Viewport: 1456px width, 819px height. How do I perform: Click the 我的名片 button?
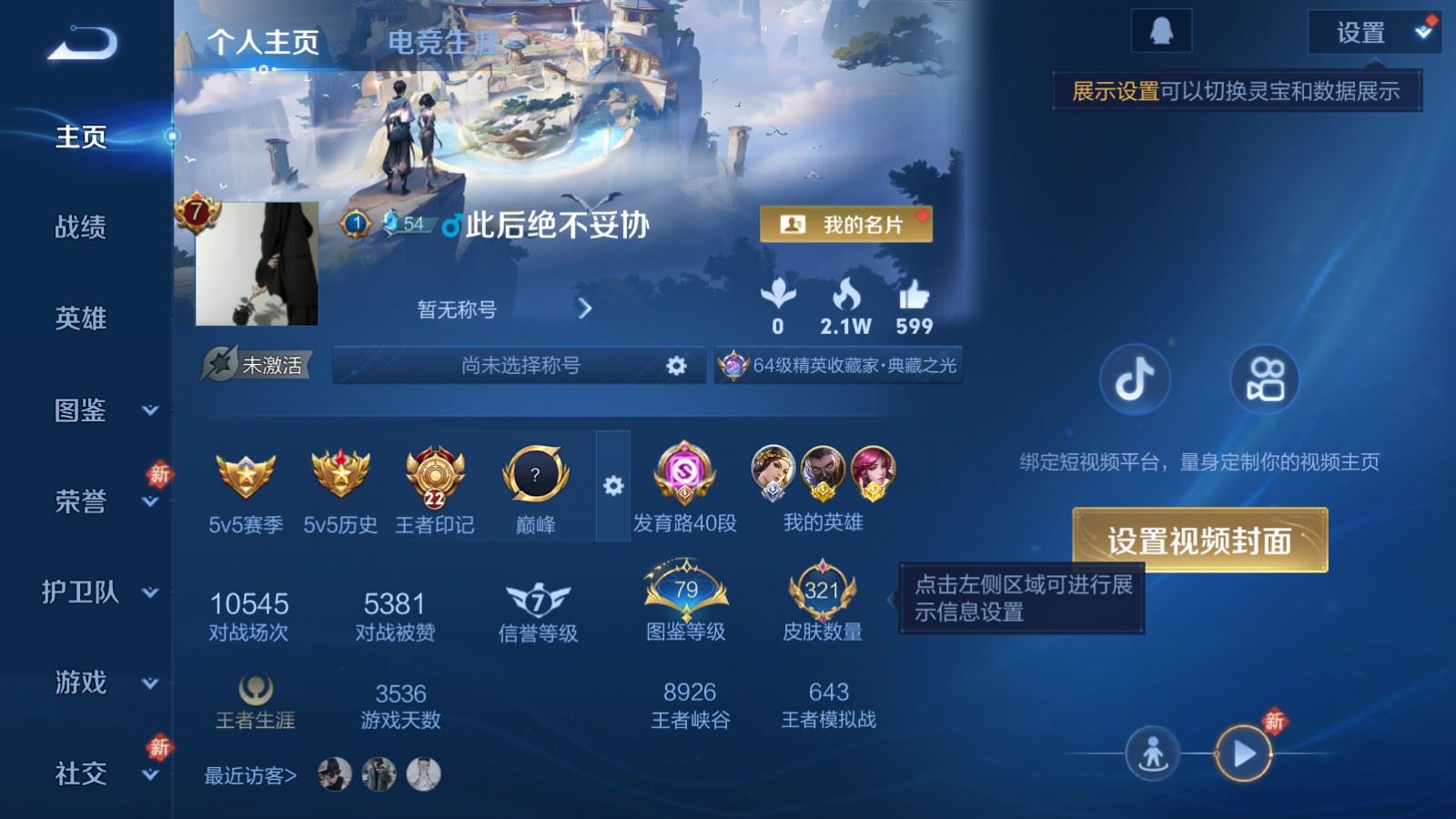point(844,224)
